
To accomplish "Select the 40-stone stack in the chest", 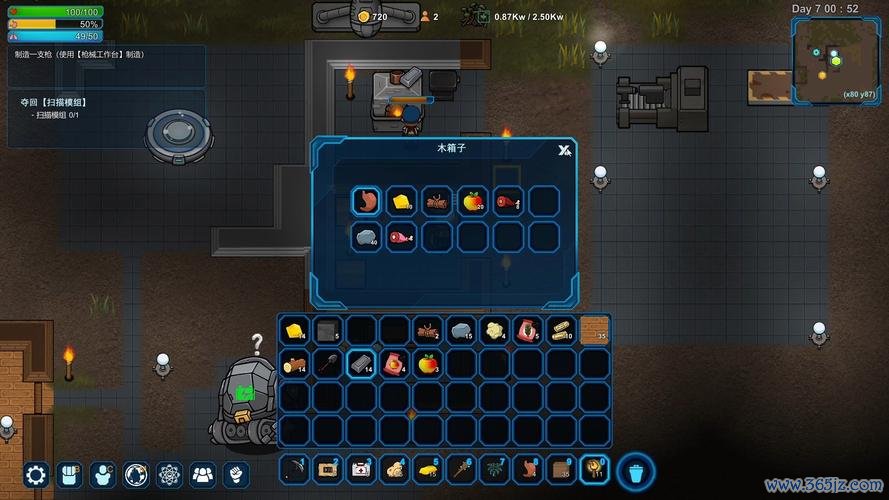I will coord(366,236).
